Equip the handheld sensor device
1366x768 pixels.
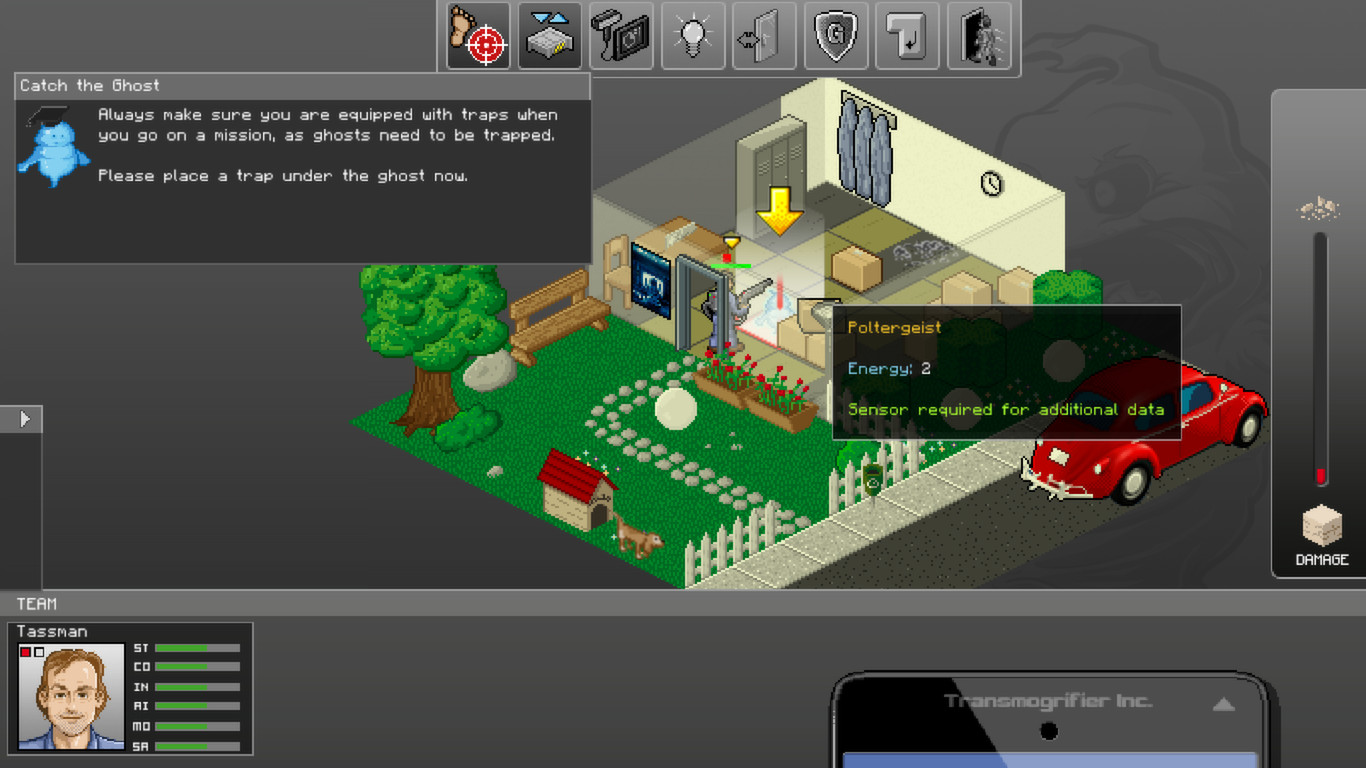621,36
